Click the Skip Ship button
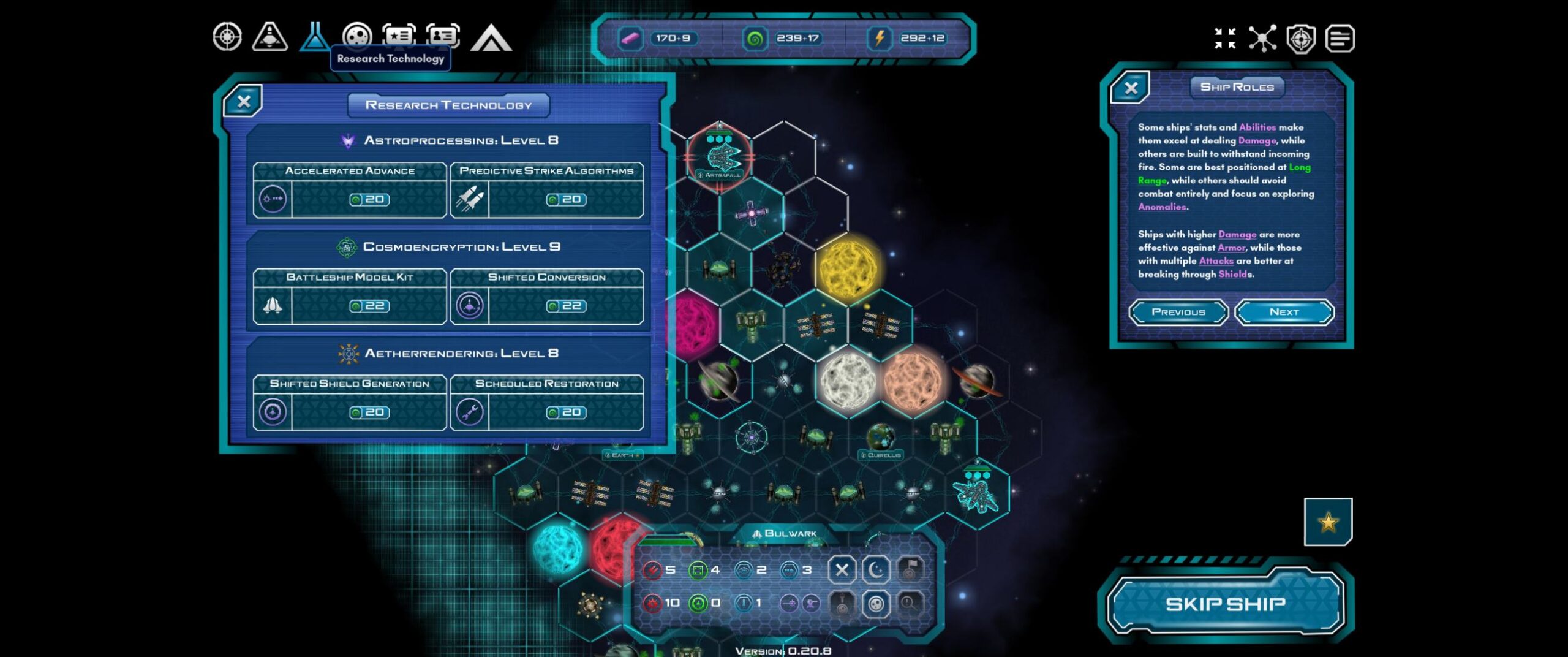 pos(1225,604)
